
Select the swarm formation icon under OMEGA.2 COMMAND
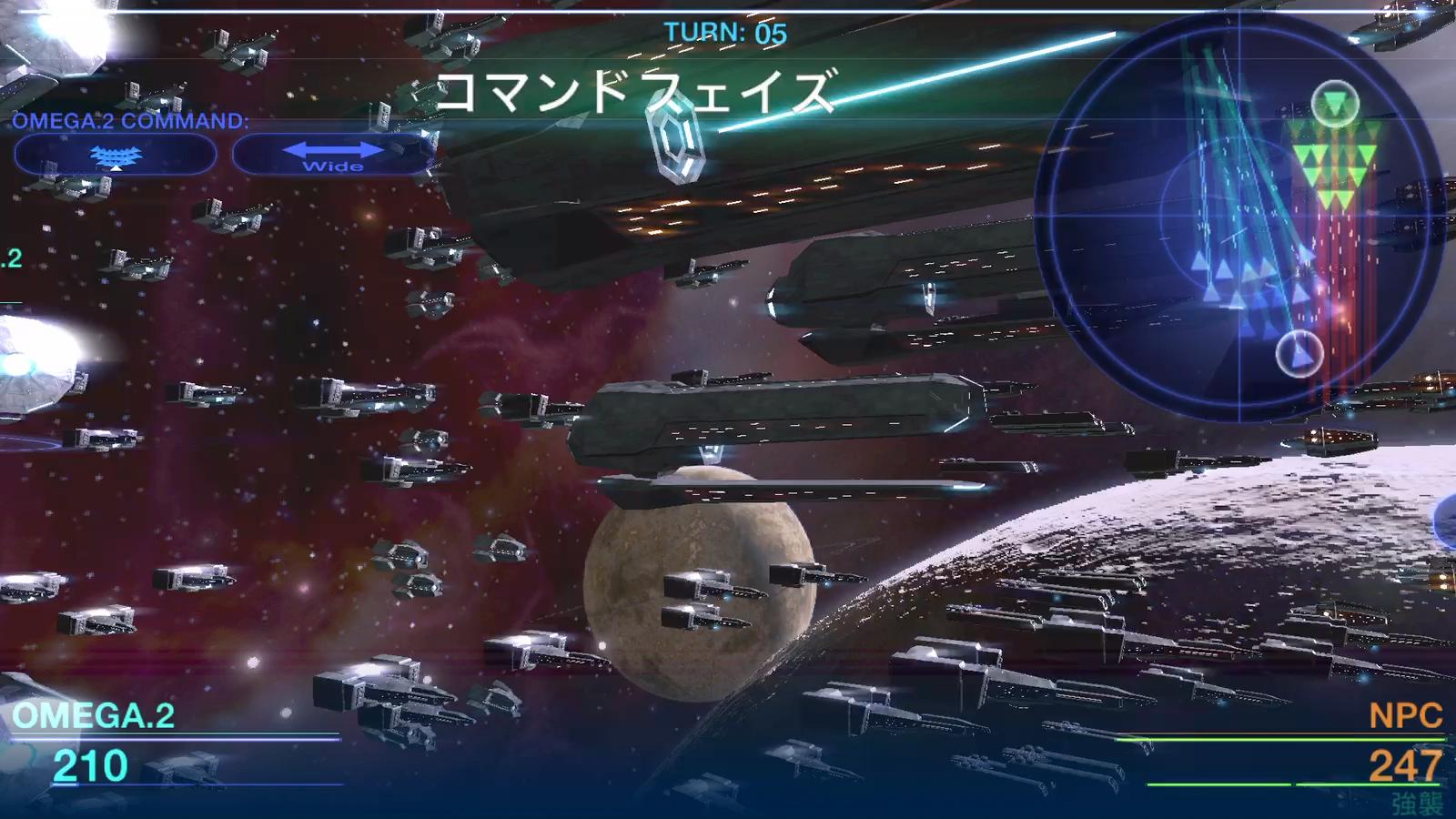pos(115,155)
